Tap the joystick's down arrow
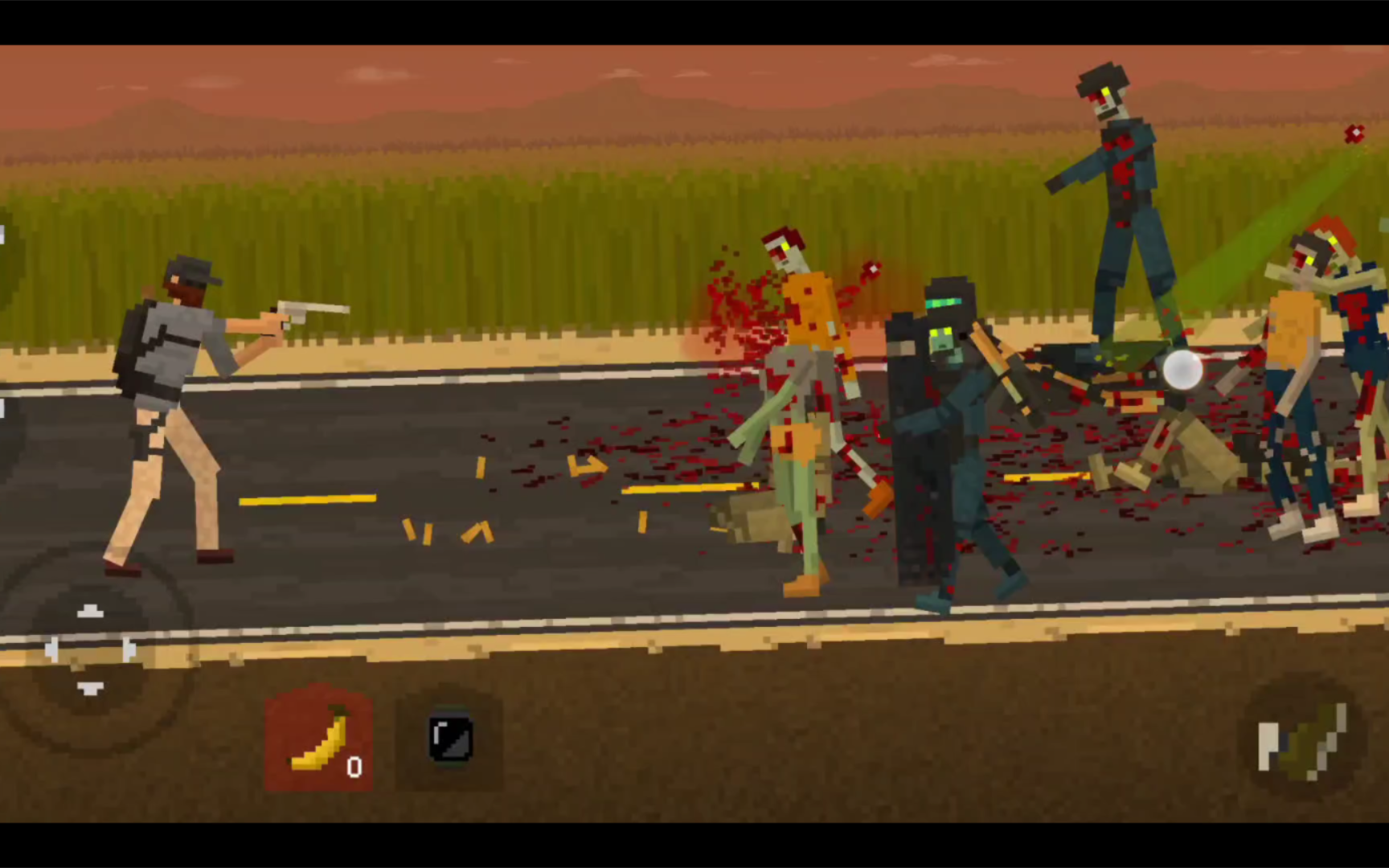Viewport: 1389px width, 868px height. point(90,688)
